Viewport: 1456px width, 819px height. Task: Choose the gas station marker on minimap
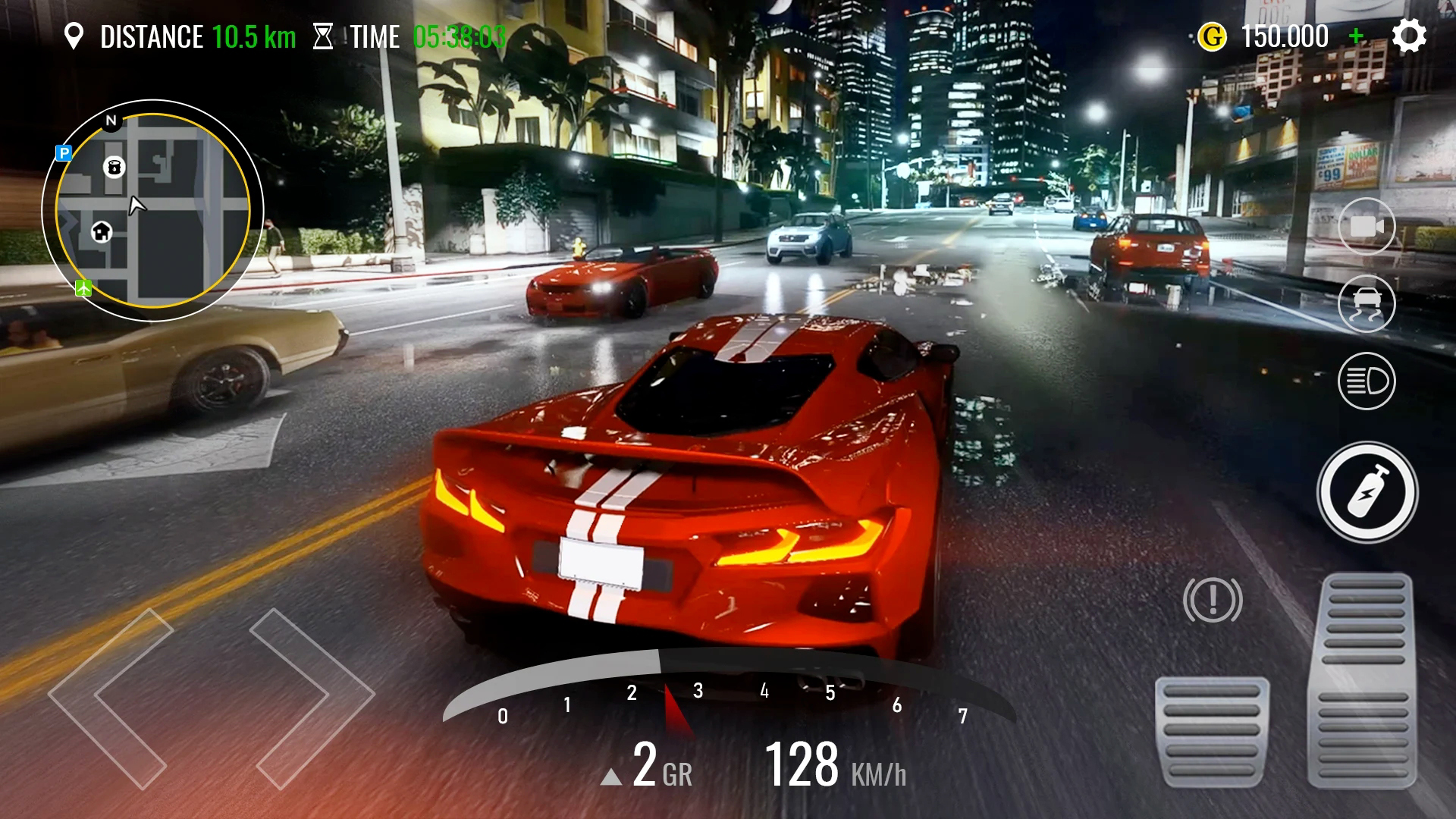114,167
